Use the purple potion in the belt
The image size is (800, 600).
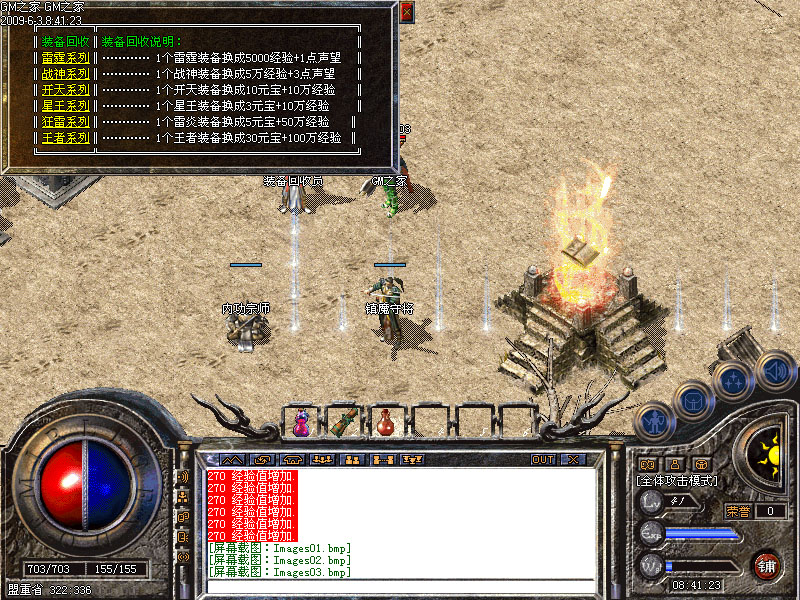coord(300,422)
